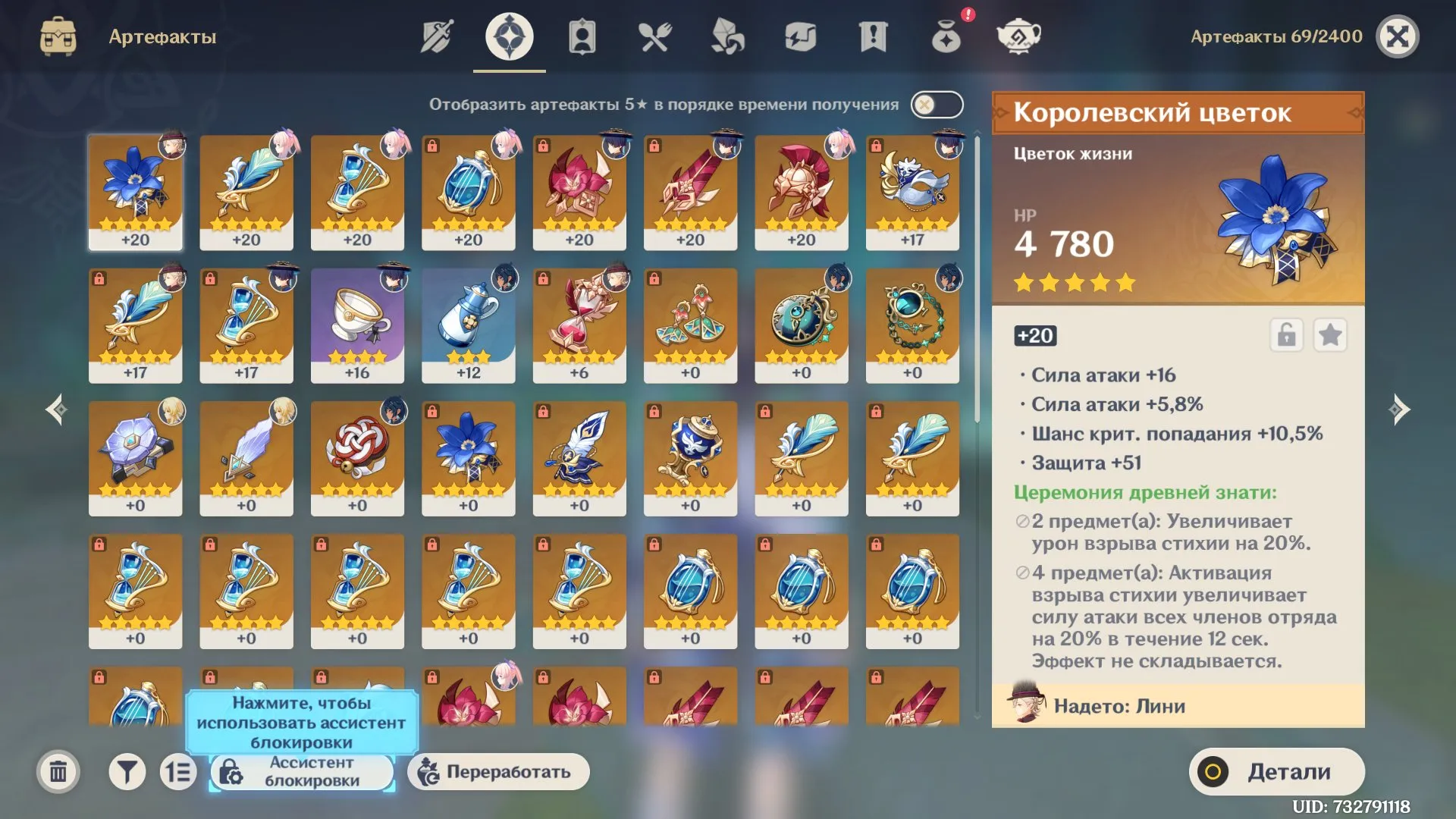1456x819 pixels.
Task: Open the artifact filter funnel icon
Action: pyautogui.click(x=127, y=771)
